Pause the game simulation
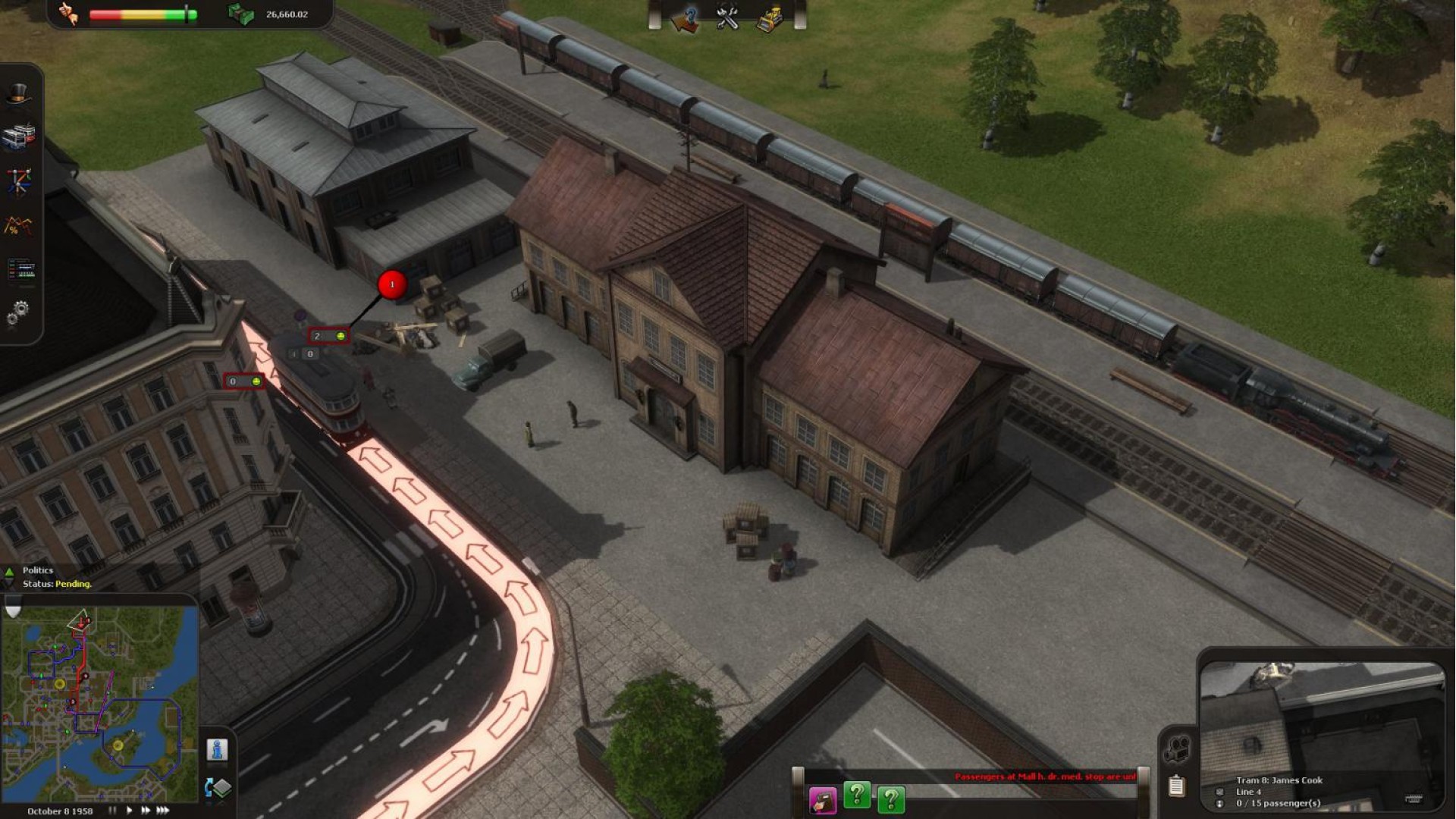This screenshot has width=1456, height=819. point(112,811)
